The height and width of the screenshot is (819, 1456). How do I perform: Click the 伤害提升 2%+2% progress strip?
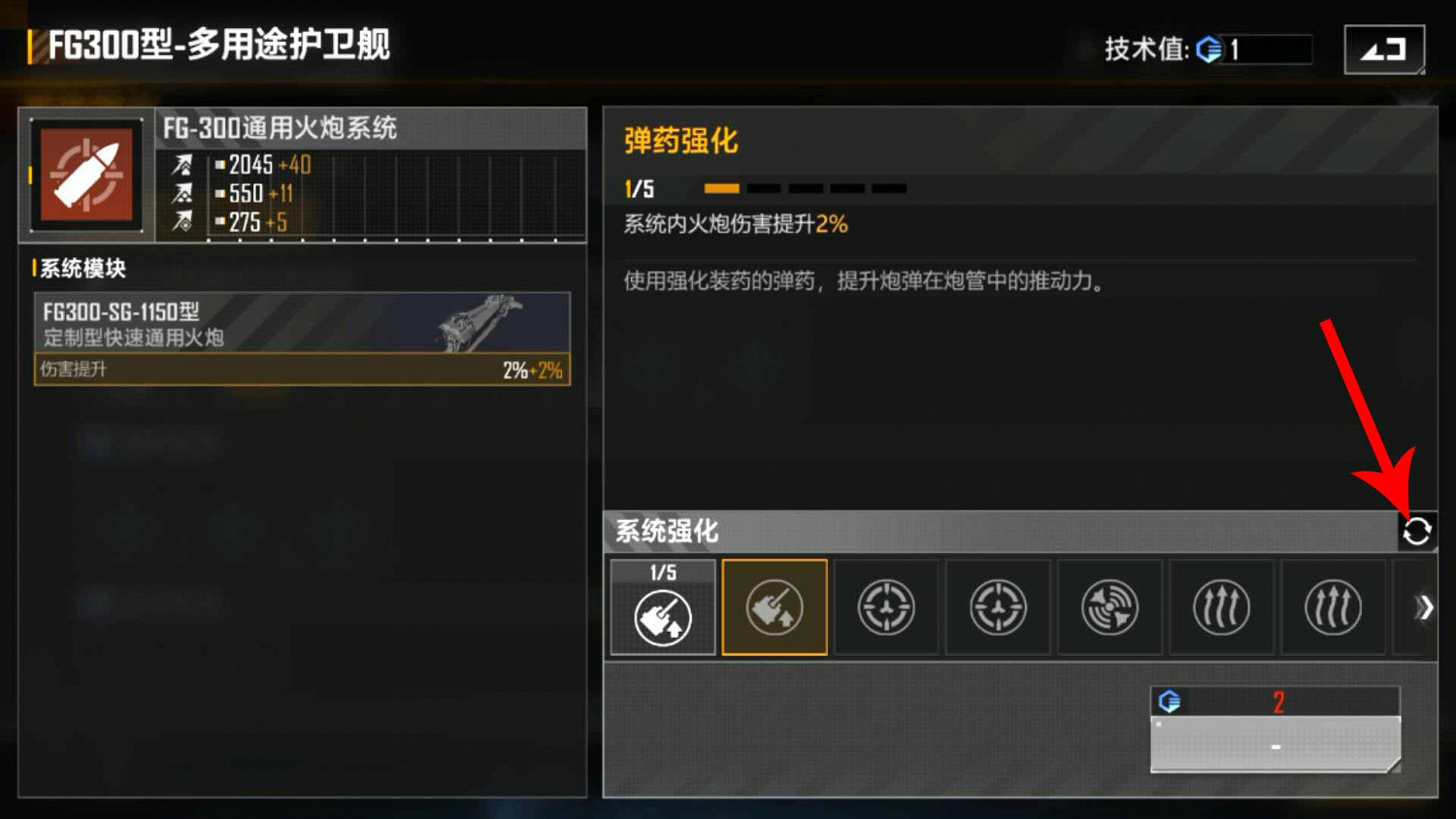coord(301,369)
